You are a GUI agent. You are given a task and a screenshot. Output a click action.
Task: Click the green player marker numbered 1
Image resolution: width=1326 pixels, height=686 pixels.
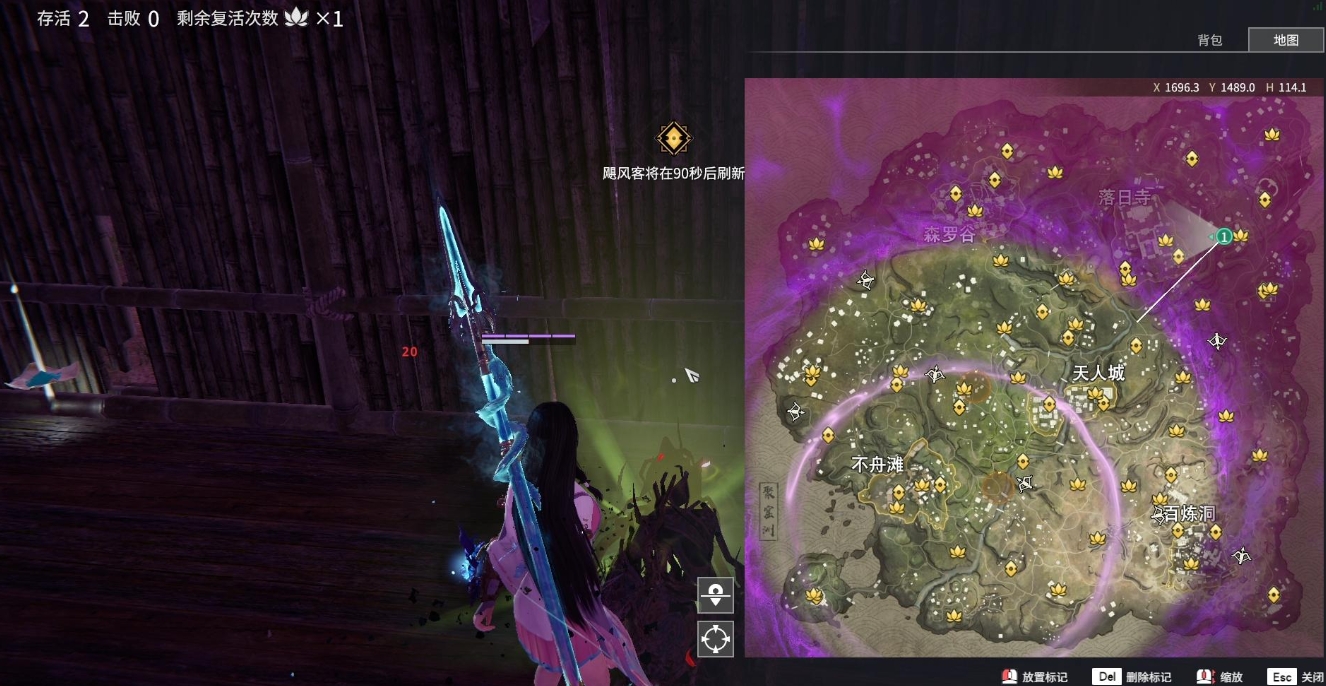point(1223,236)
